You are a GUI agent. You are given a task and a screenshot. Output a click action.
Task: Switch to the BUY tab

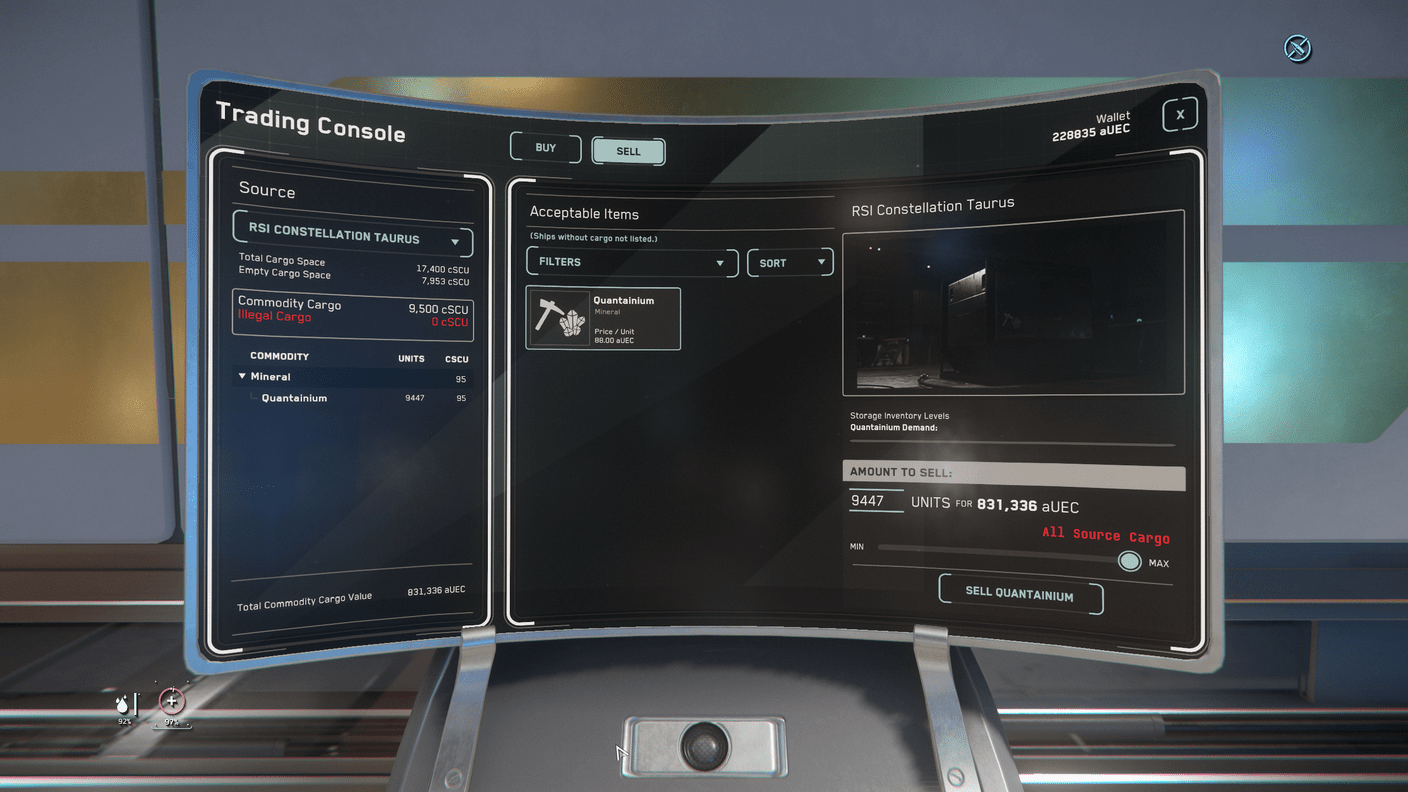point(545,147)
